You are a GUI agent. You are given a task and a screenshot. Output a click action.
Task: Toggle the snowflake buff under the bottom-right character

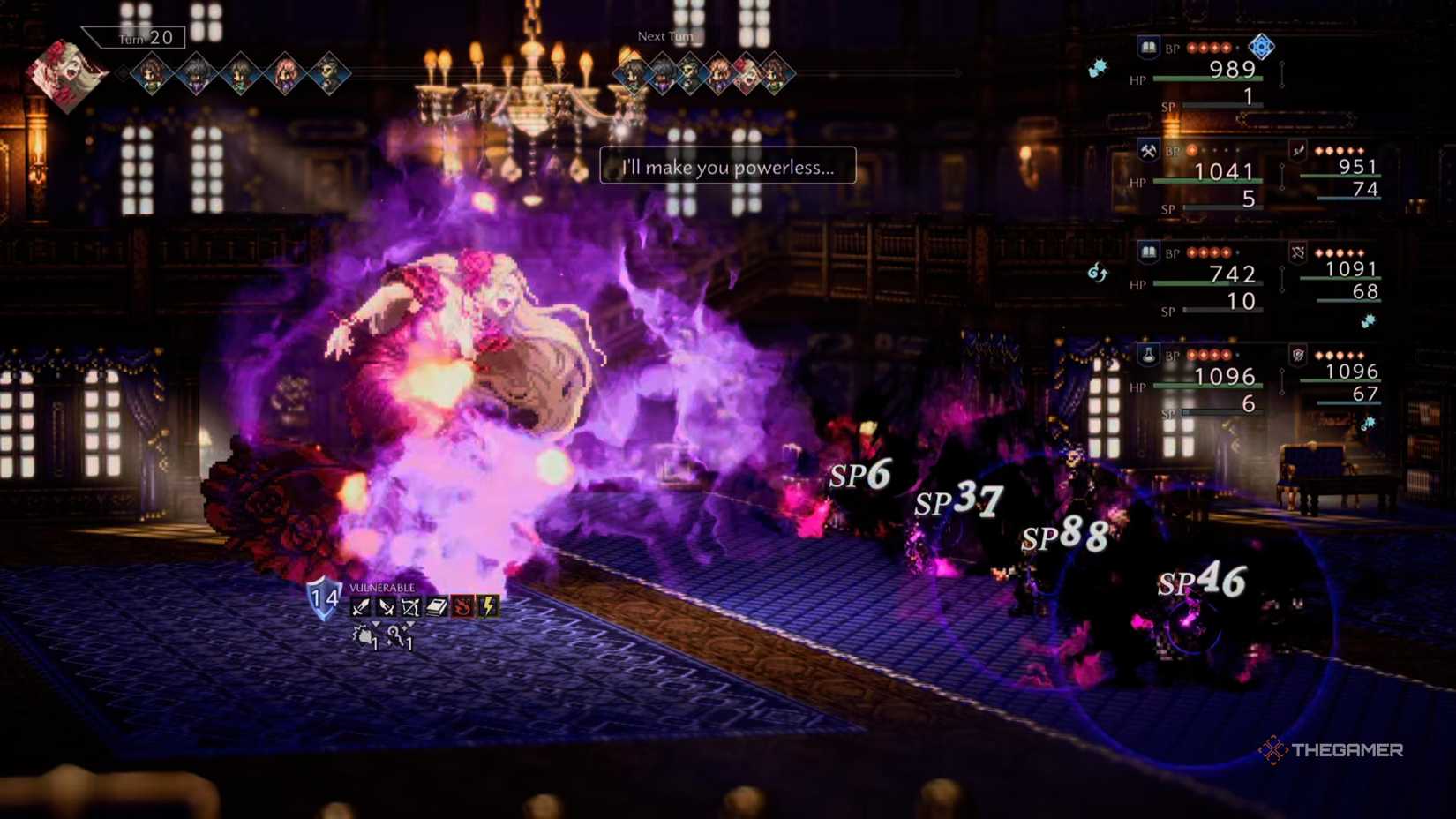(1371, 424)
